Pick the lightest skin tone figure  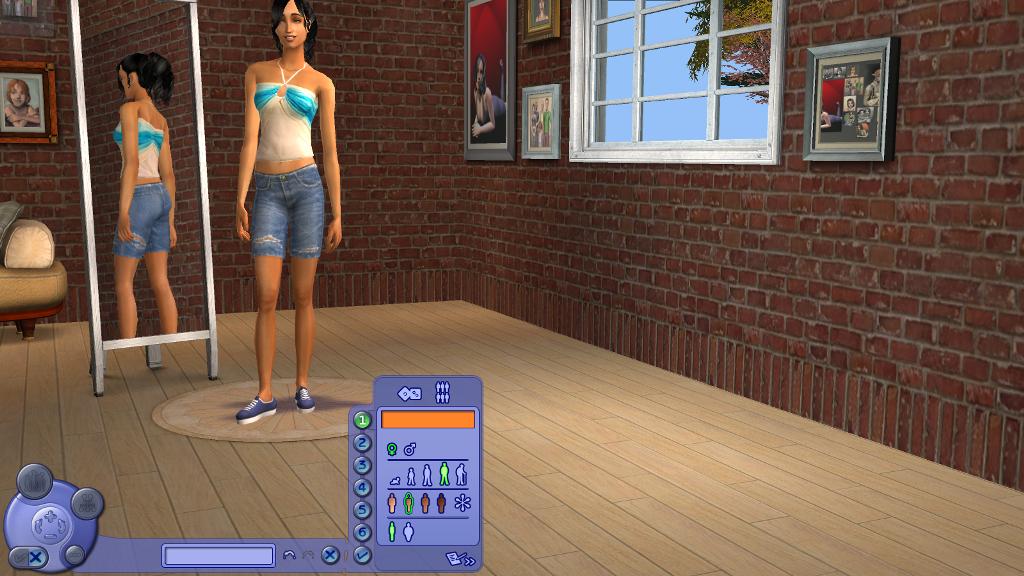point(392,502)
